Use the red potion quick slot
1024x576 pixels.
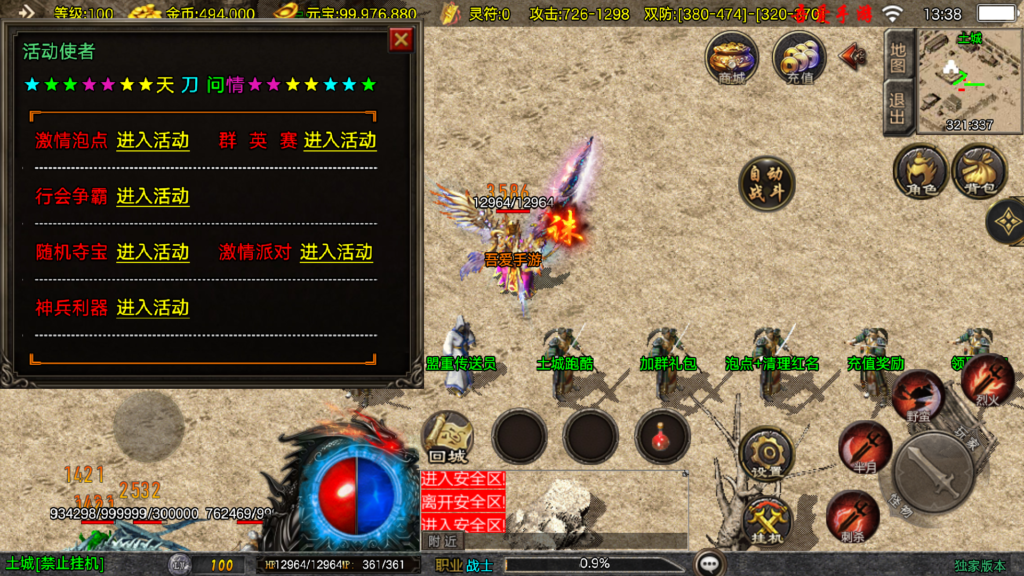[x=662, y=436]
